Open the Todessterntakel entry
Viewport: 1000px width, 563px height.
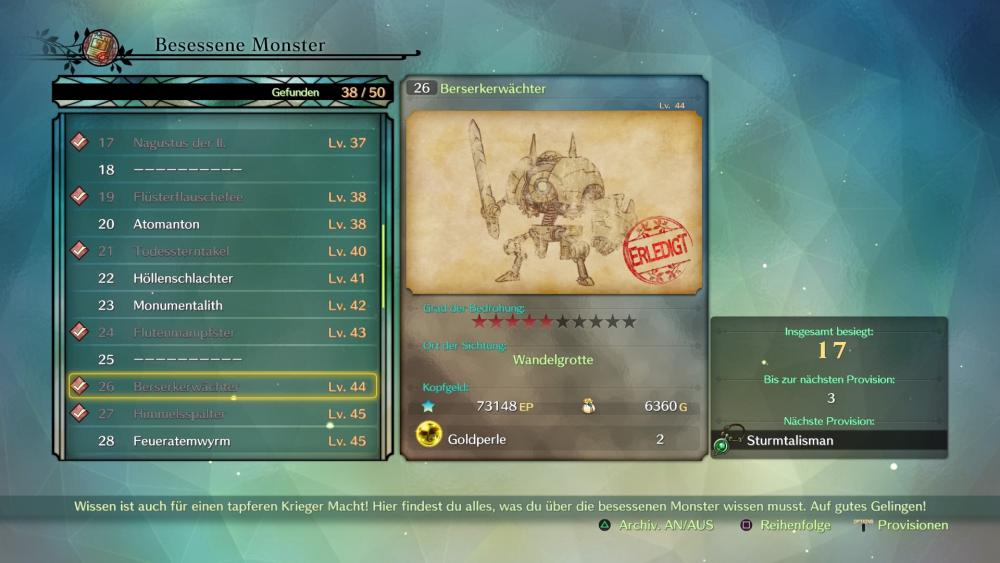[x=222, y=251]
